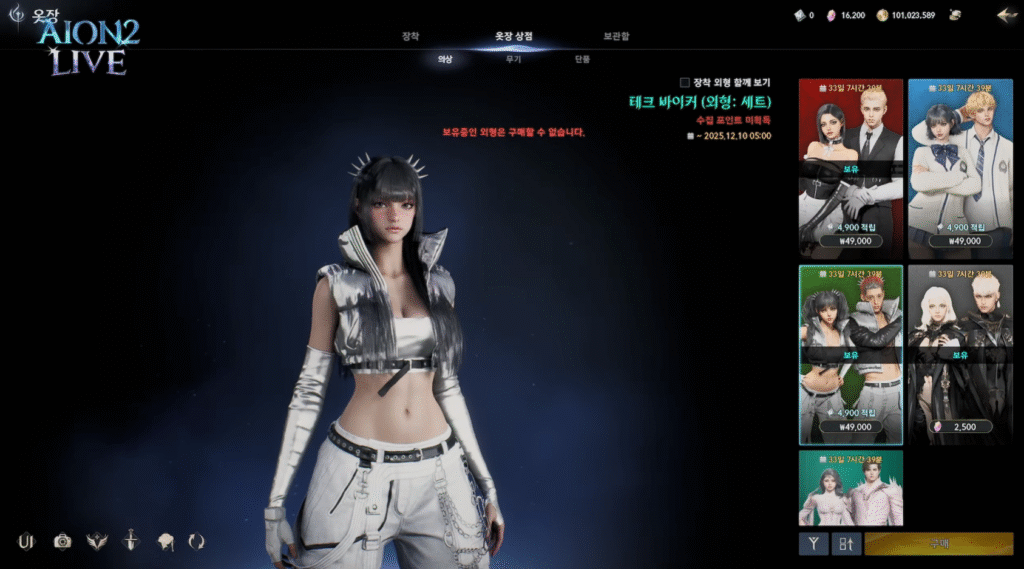
Task: Show the 단품 sub-category
Action: 582,60
